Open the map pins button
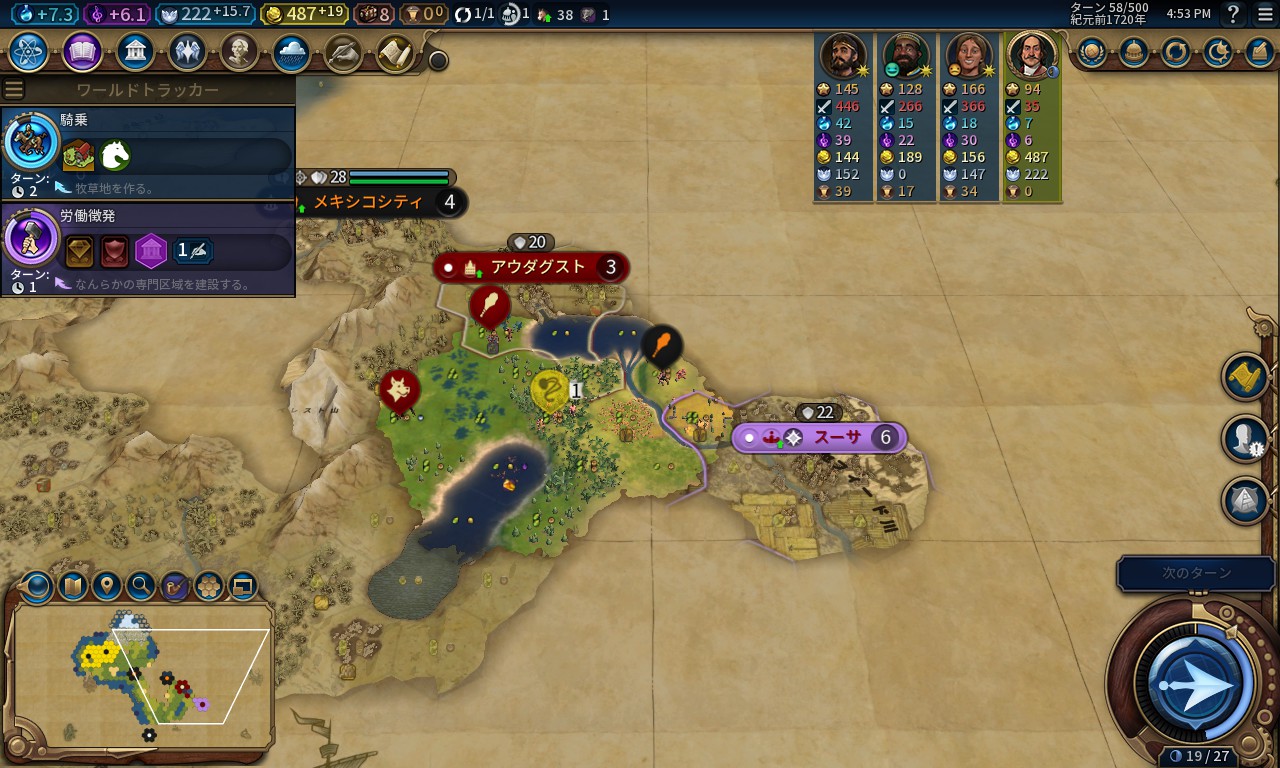Image resolution: width=1280 pixels, height=768 pixels. click(107, 585)
